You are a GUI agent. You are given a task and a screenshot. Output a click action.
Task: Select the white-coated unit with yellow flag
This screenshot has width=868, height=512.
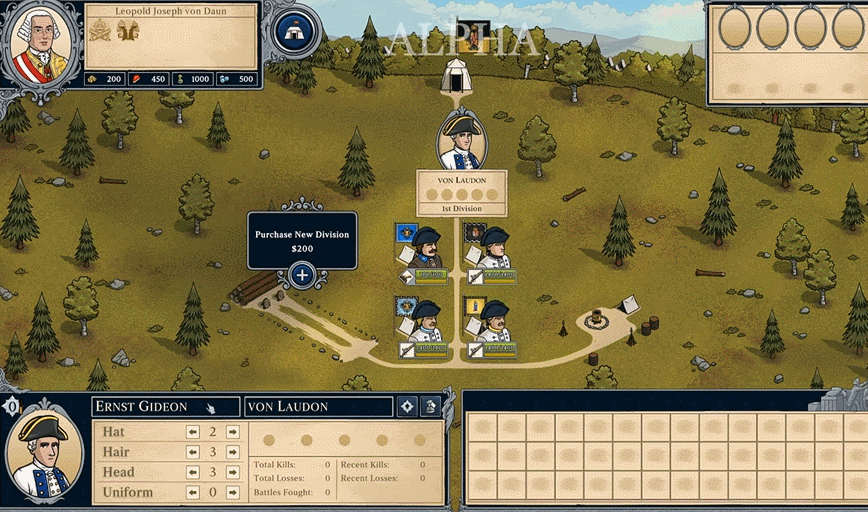pos(491,320)
